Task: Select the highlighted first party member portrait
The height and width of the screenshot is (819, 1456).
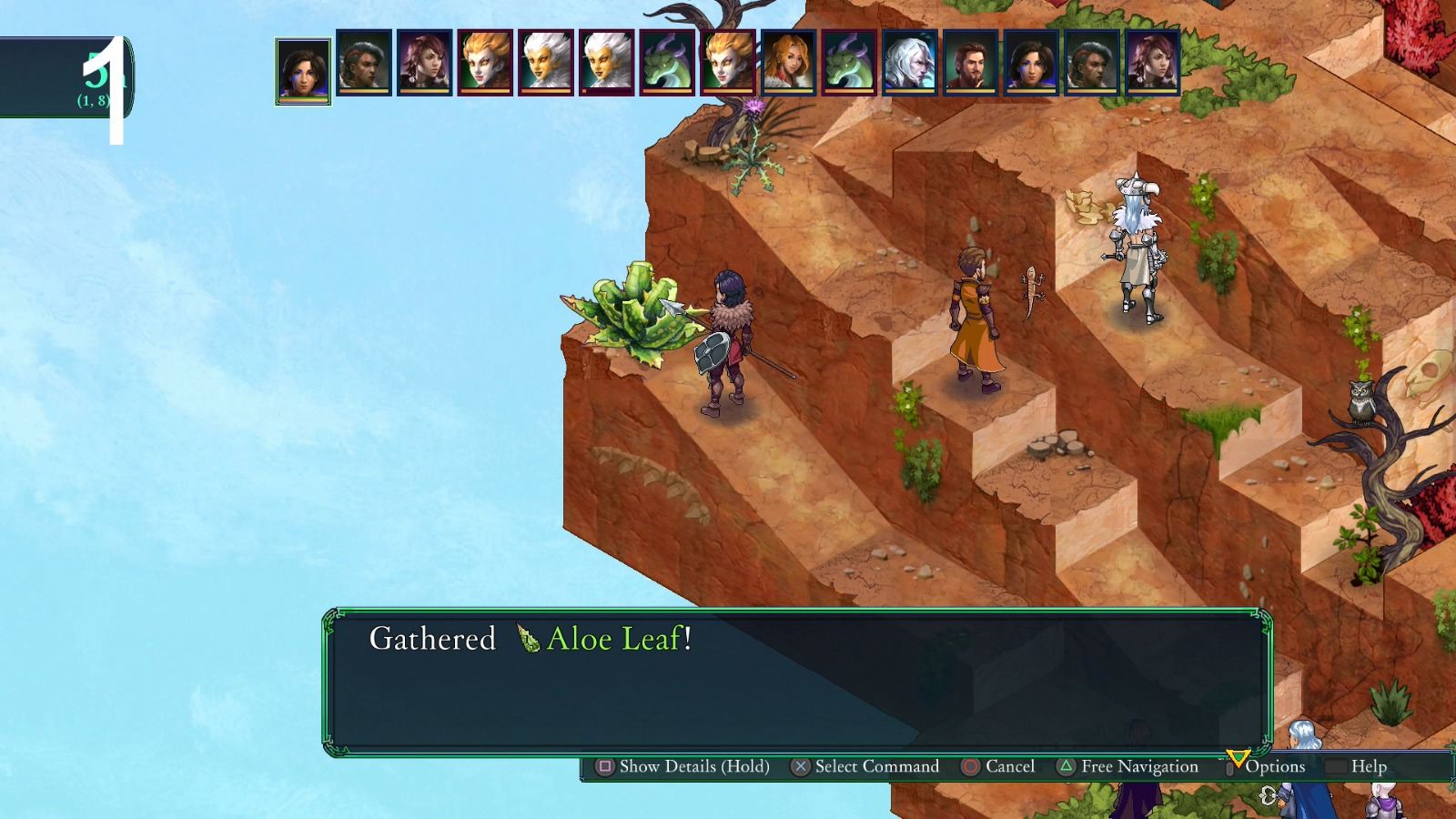Action: pyautogui.click(x=303, y=69)
